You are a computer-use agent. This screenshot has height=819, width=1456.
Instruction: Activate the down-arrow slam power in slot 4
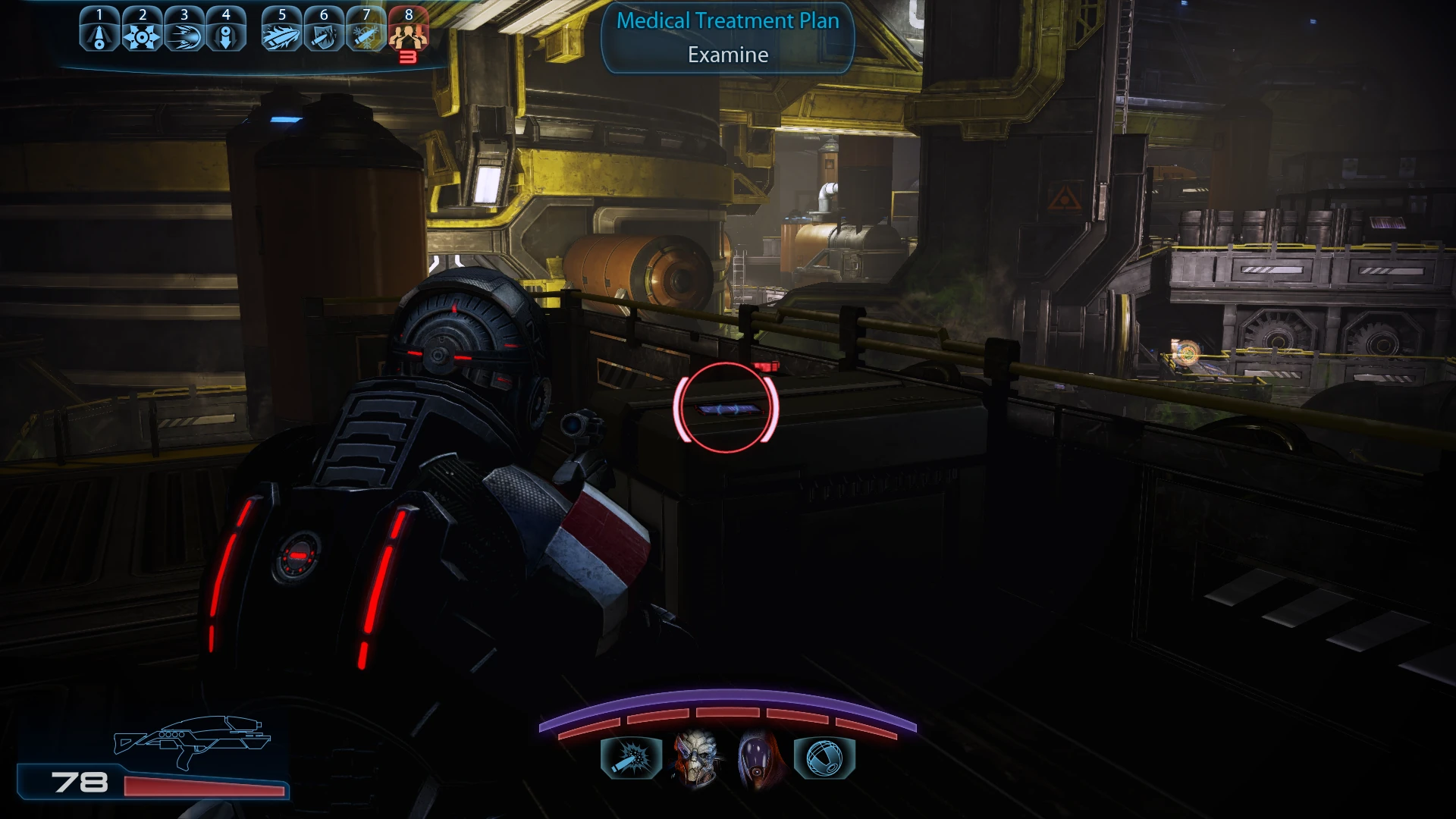[x=226, y=35]
